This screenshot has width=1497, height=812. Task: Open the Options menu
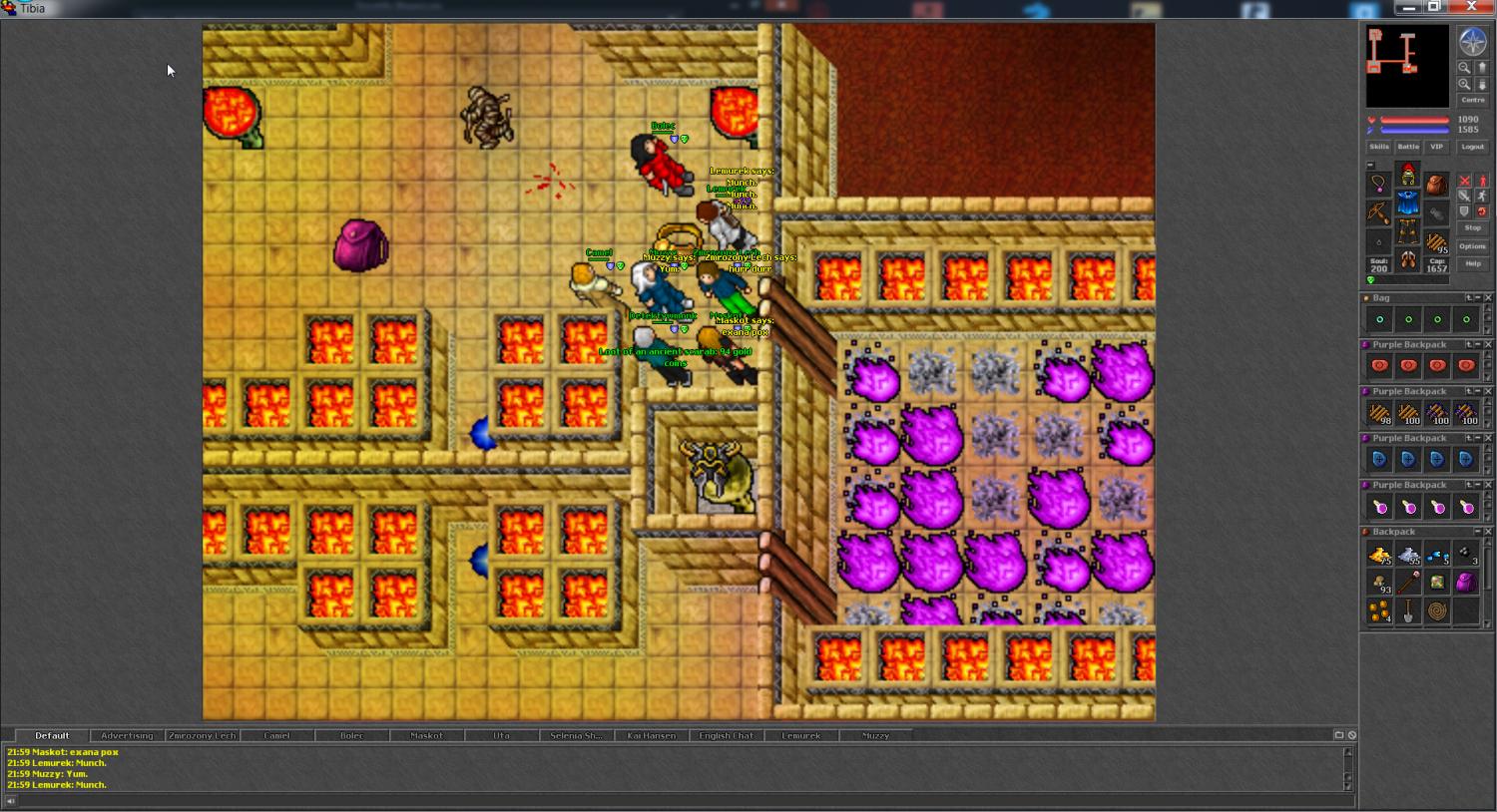pos(1472,246)
